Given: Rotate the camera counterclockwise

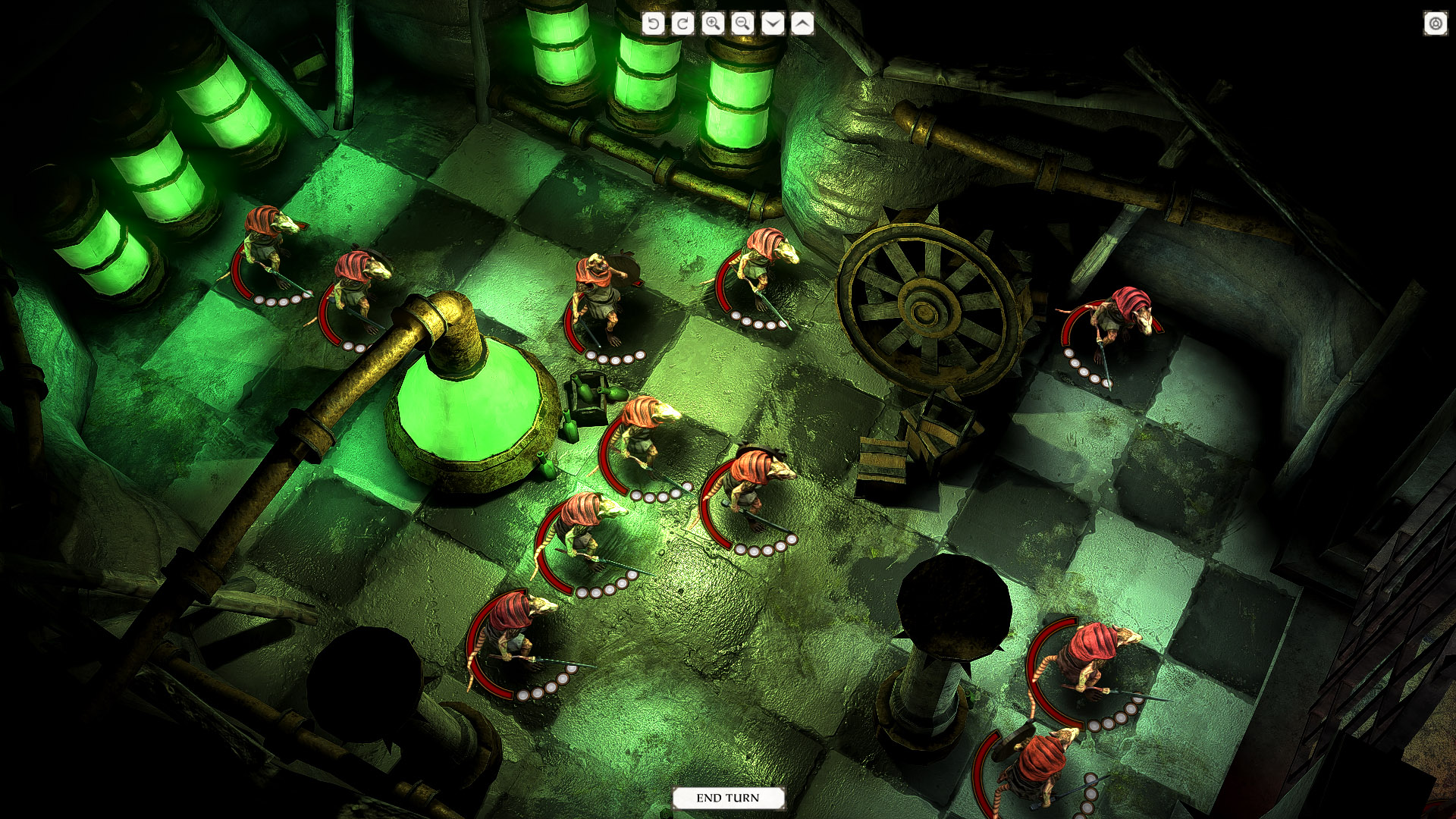Looking at the screenshot, I should pyautogui.click(x=653, y=24).
